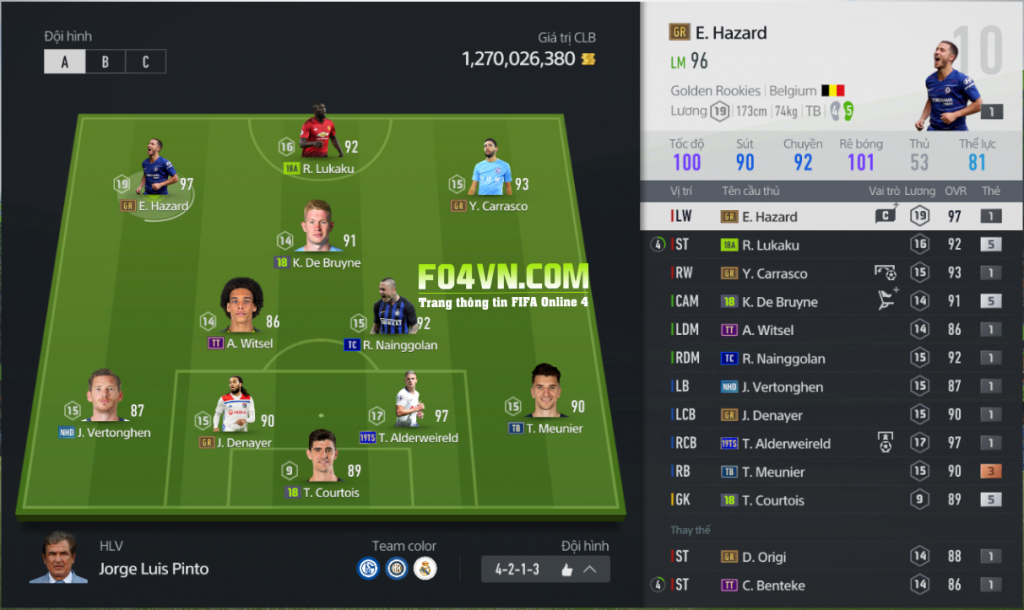
Task: Select the R. Nainggolan row in list
Action: [x=832, y=358]
